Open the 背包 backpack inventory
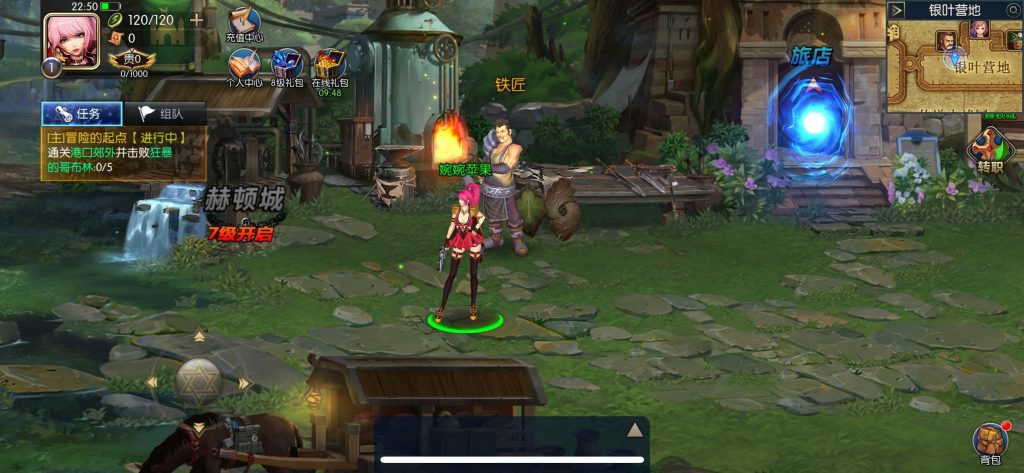Viewport: 1024px width, 473px height. click(990, 443)
